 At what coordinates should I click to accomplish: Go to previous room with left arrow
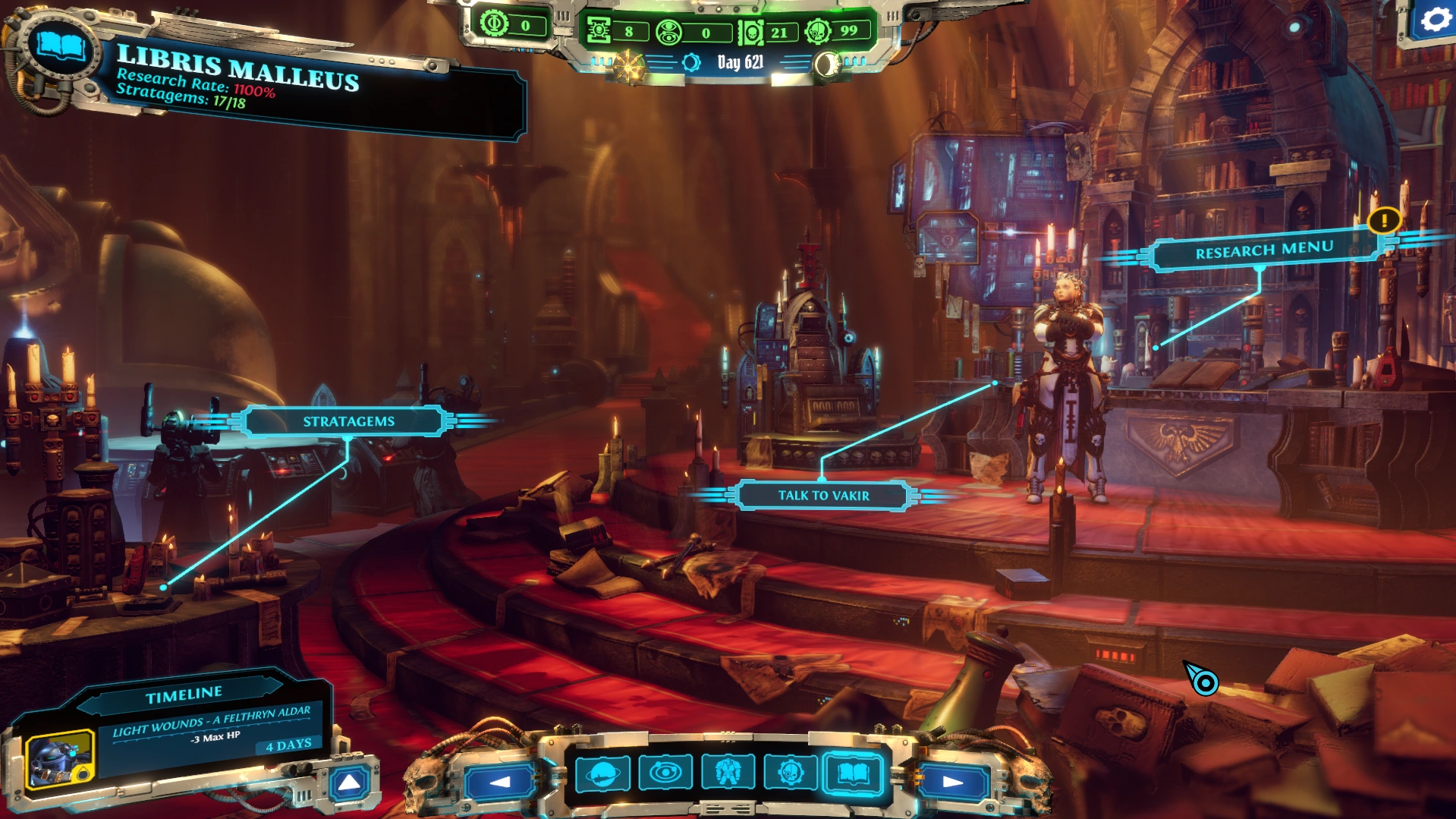500,781
